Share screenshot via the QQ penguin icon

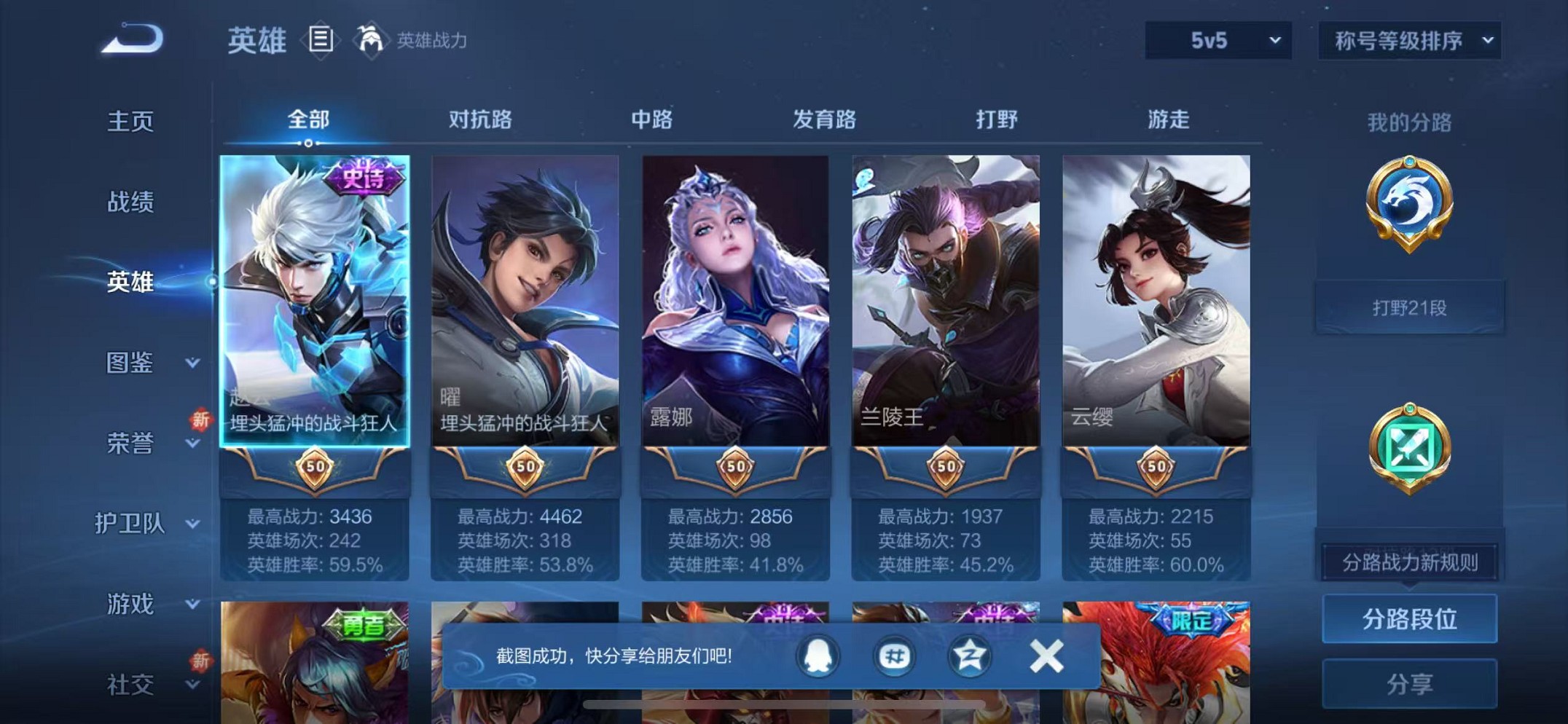pyautogui.click(x=819, y=656)
